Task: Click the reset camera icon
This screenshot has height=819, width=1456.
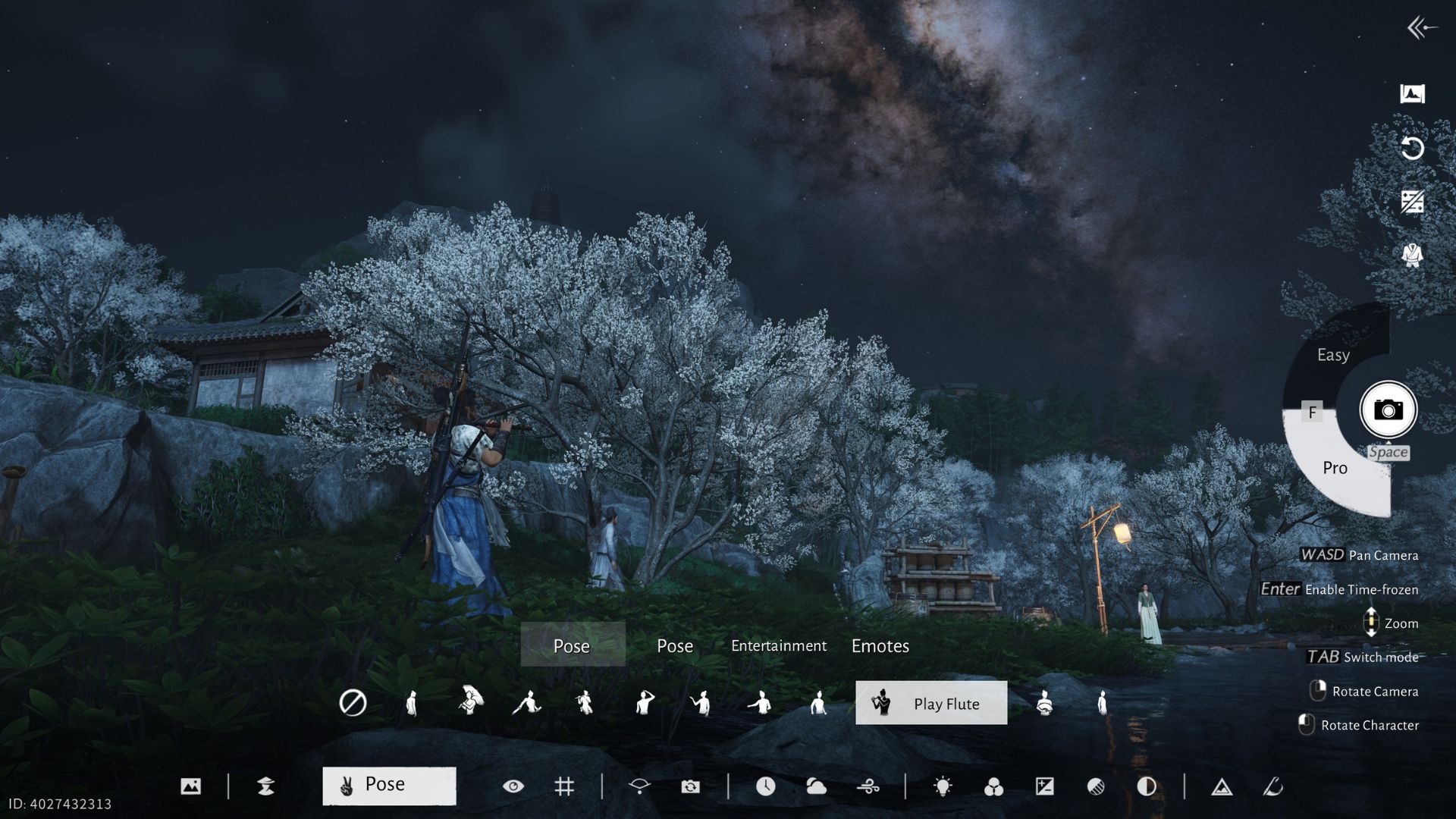Action: [1412, 149]
